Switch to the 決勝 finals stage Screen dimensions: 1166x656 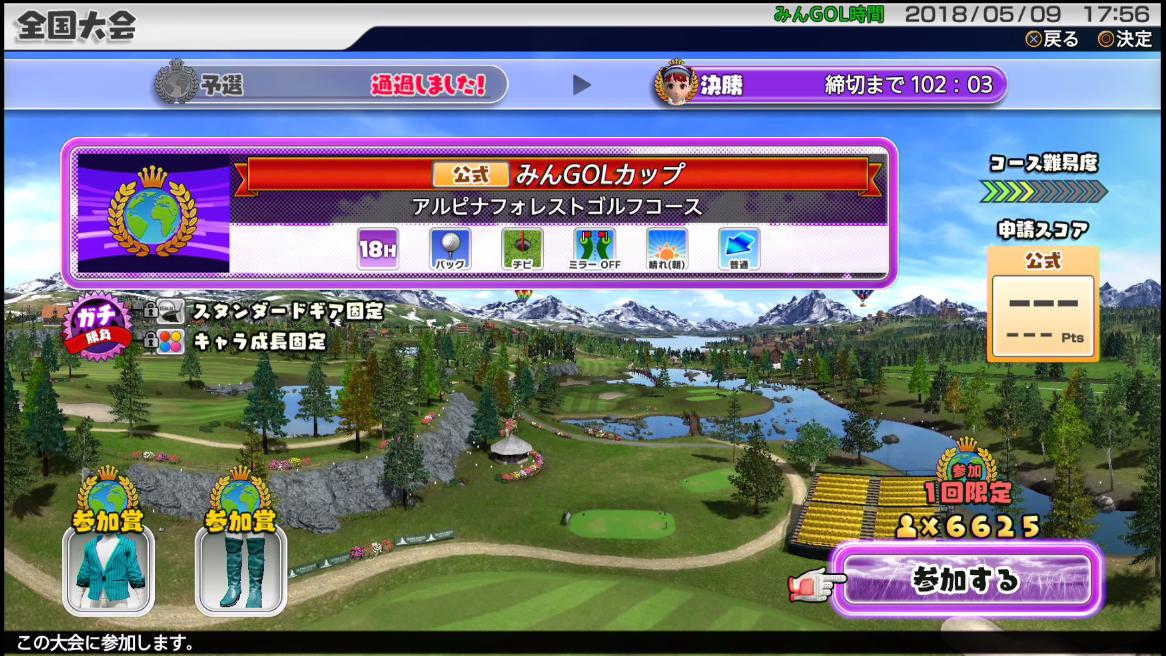pyautogui.click(x=829, y=85)
